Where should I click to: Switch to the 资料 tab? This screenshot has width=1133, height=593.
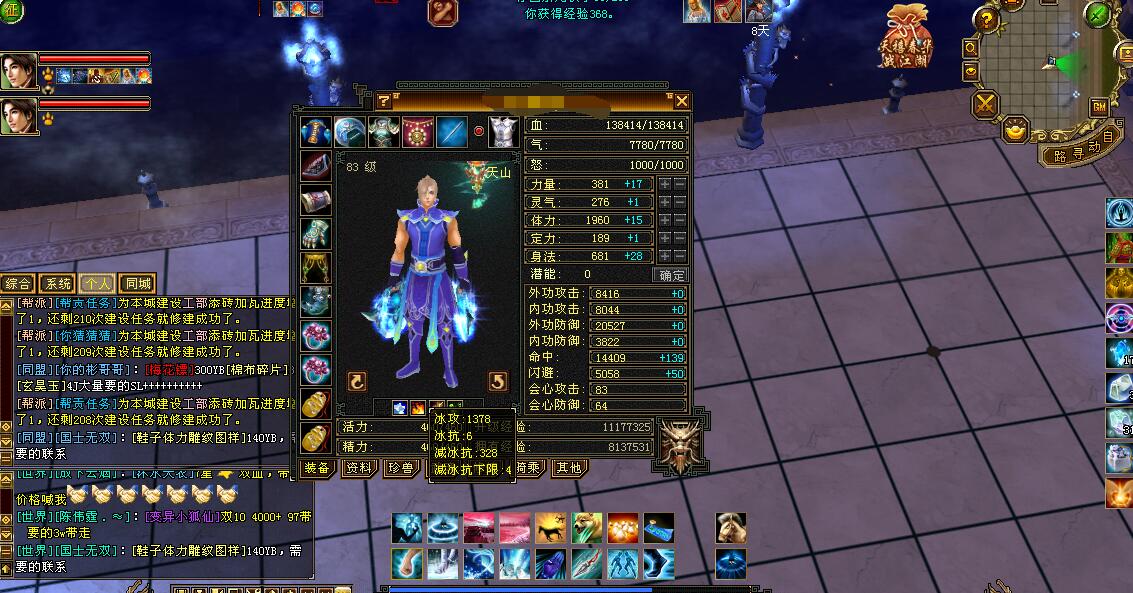358,468
